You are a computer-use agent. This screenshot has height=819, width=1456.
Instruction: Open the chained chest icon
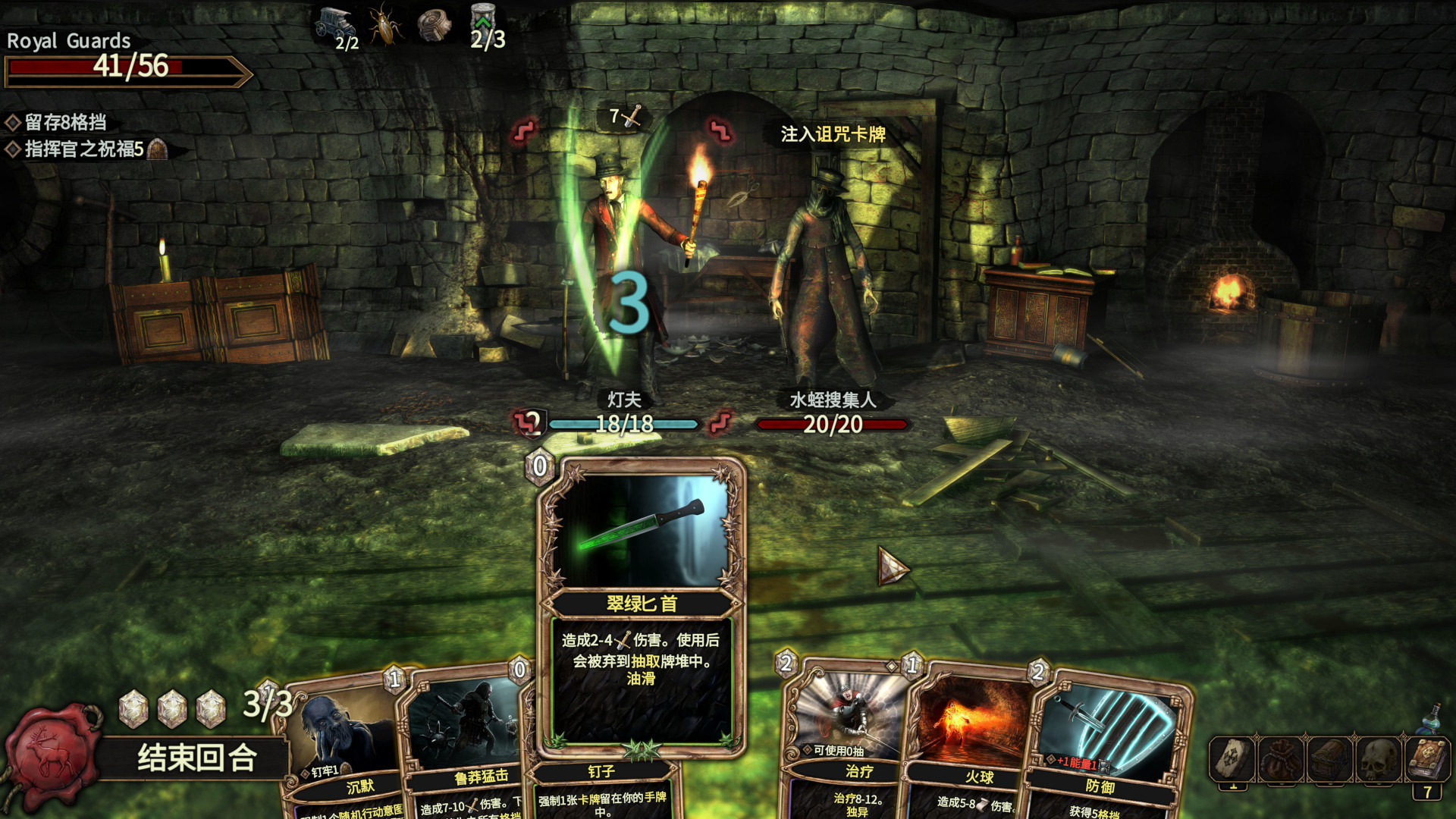[x=1329, y=760]
